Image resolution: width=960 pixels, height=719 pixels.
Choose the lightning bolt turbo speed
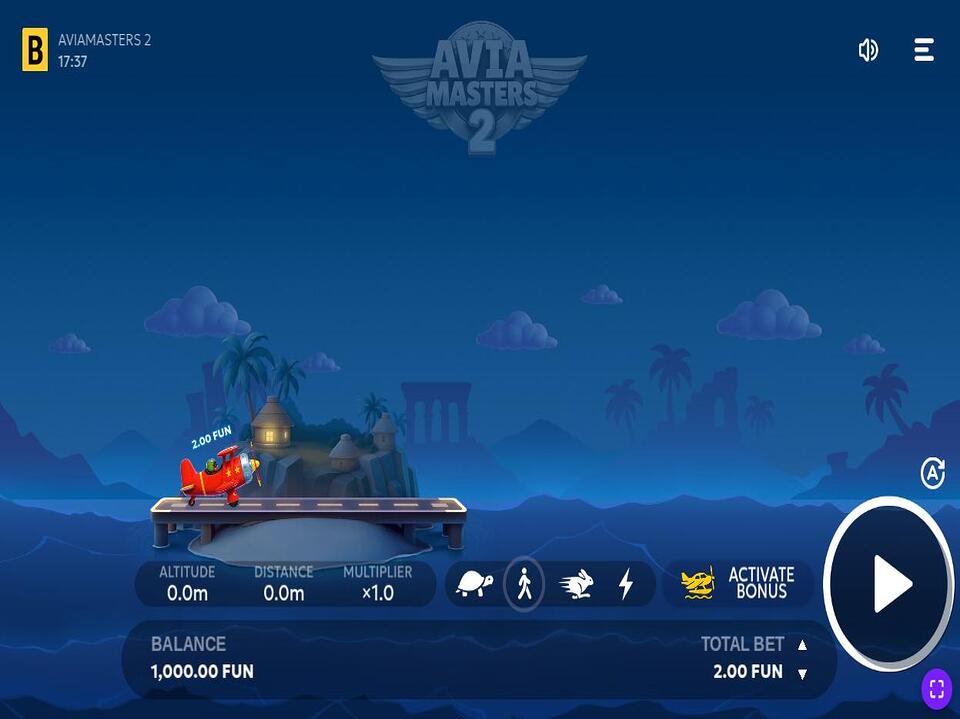[x=626, y=584]
